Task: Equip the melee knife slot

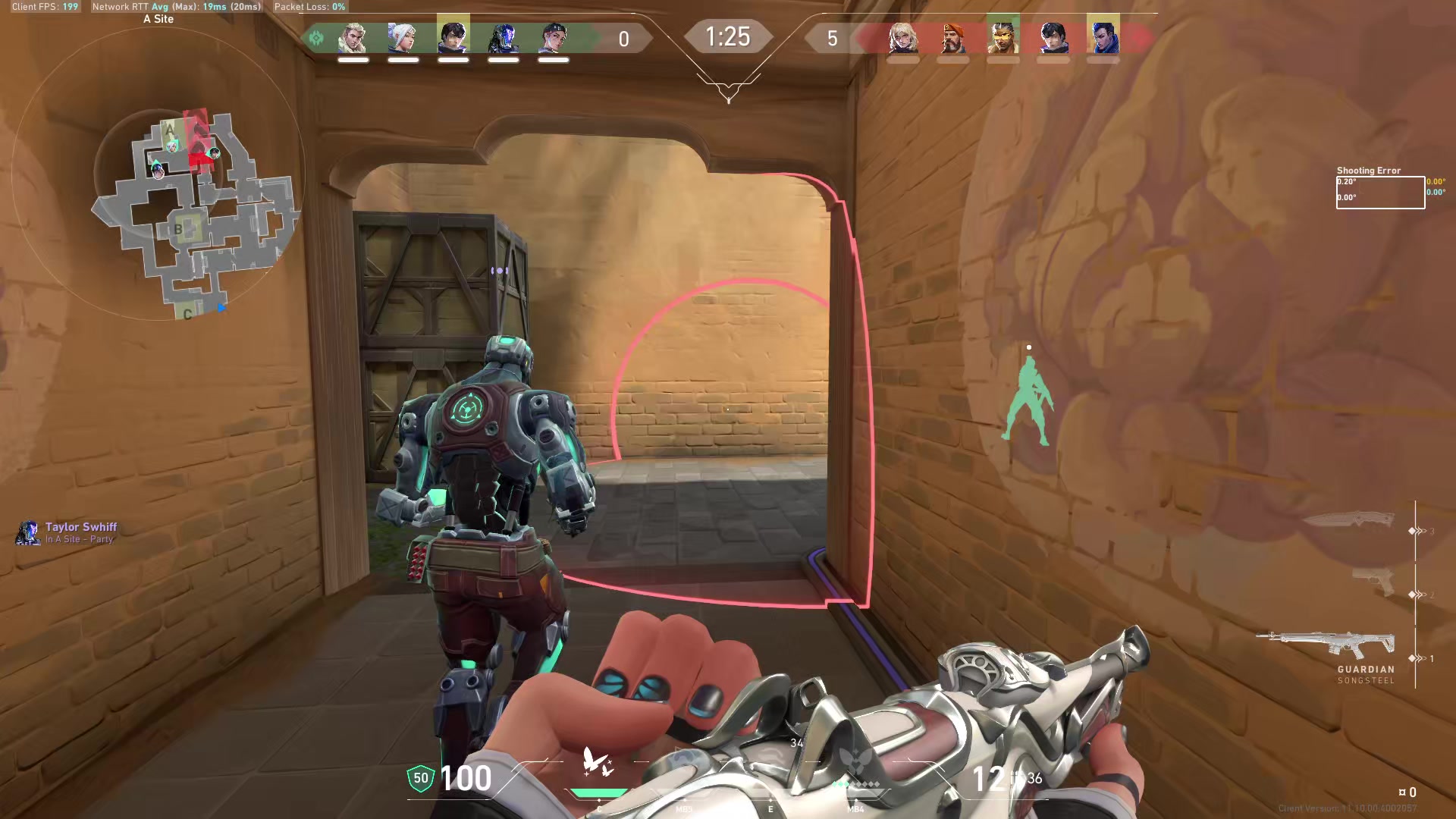Action: tap(1350, 520)
